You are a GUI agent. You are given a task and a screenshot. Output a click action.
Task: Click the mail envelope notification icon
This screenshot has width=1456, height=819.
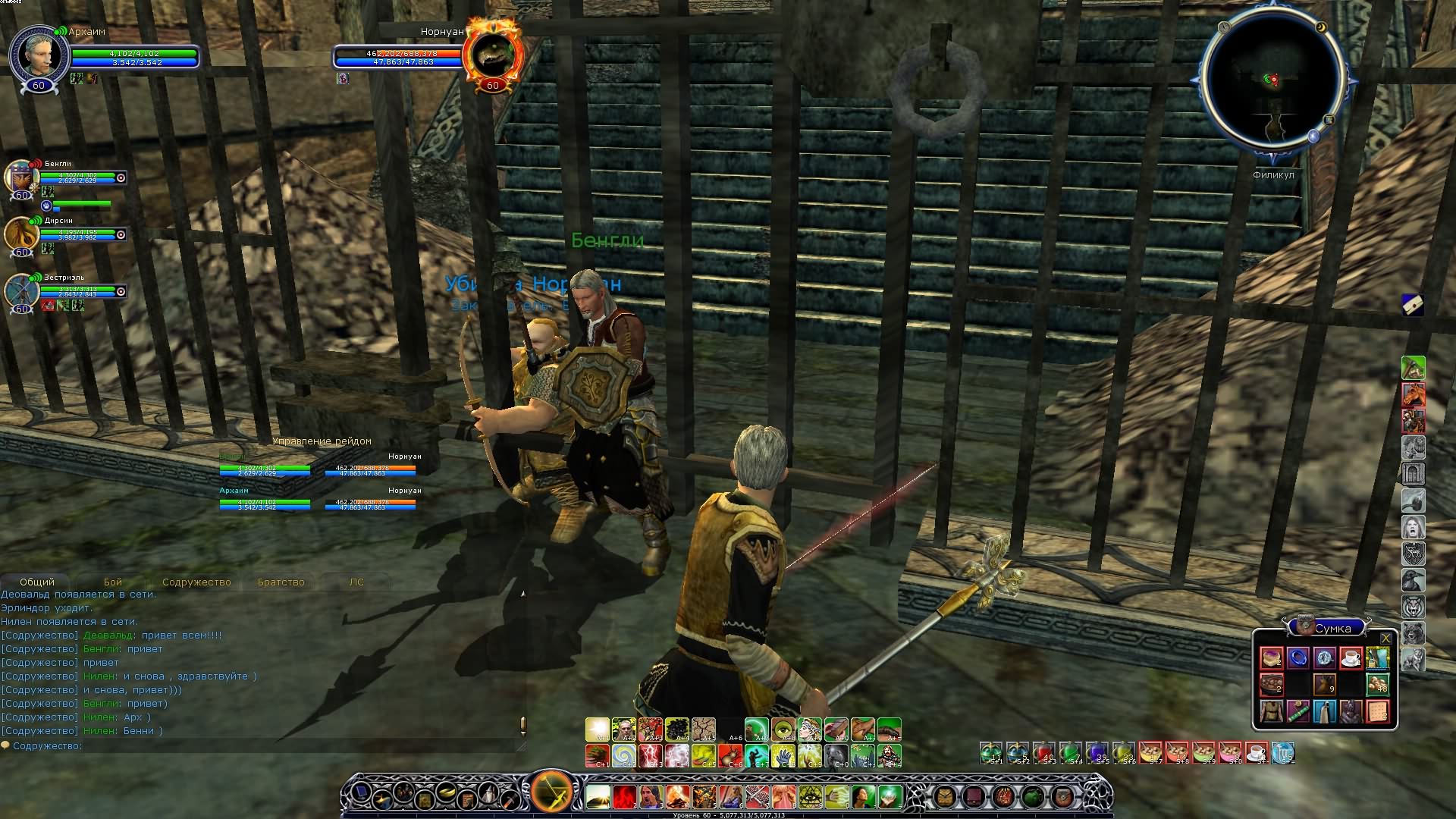[1412, 304]
